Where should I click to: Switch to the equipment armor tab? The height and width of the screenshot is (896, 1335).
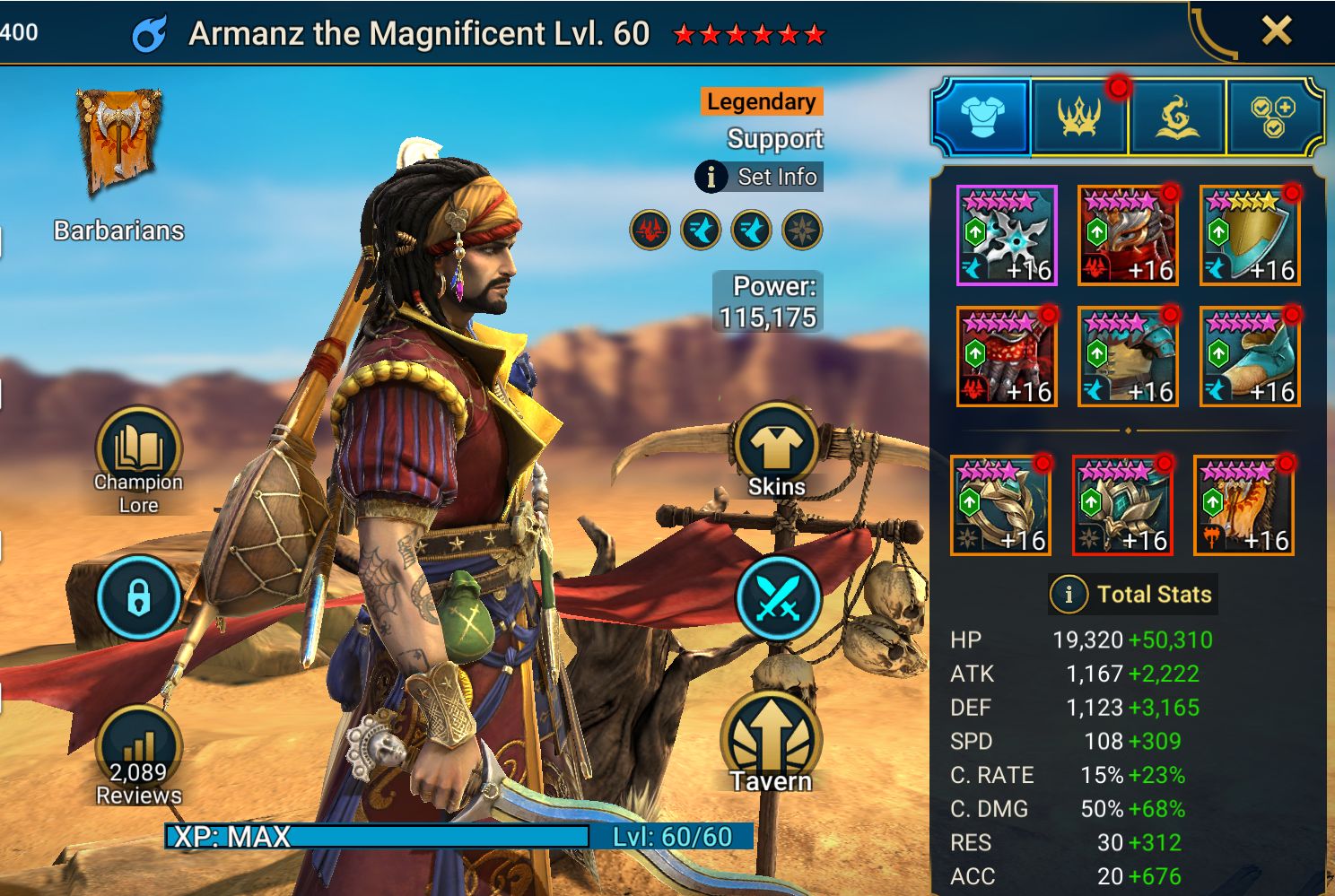click(982, 117)
